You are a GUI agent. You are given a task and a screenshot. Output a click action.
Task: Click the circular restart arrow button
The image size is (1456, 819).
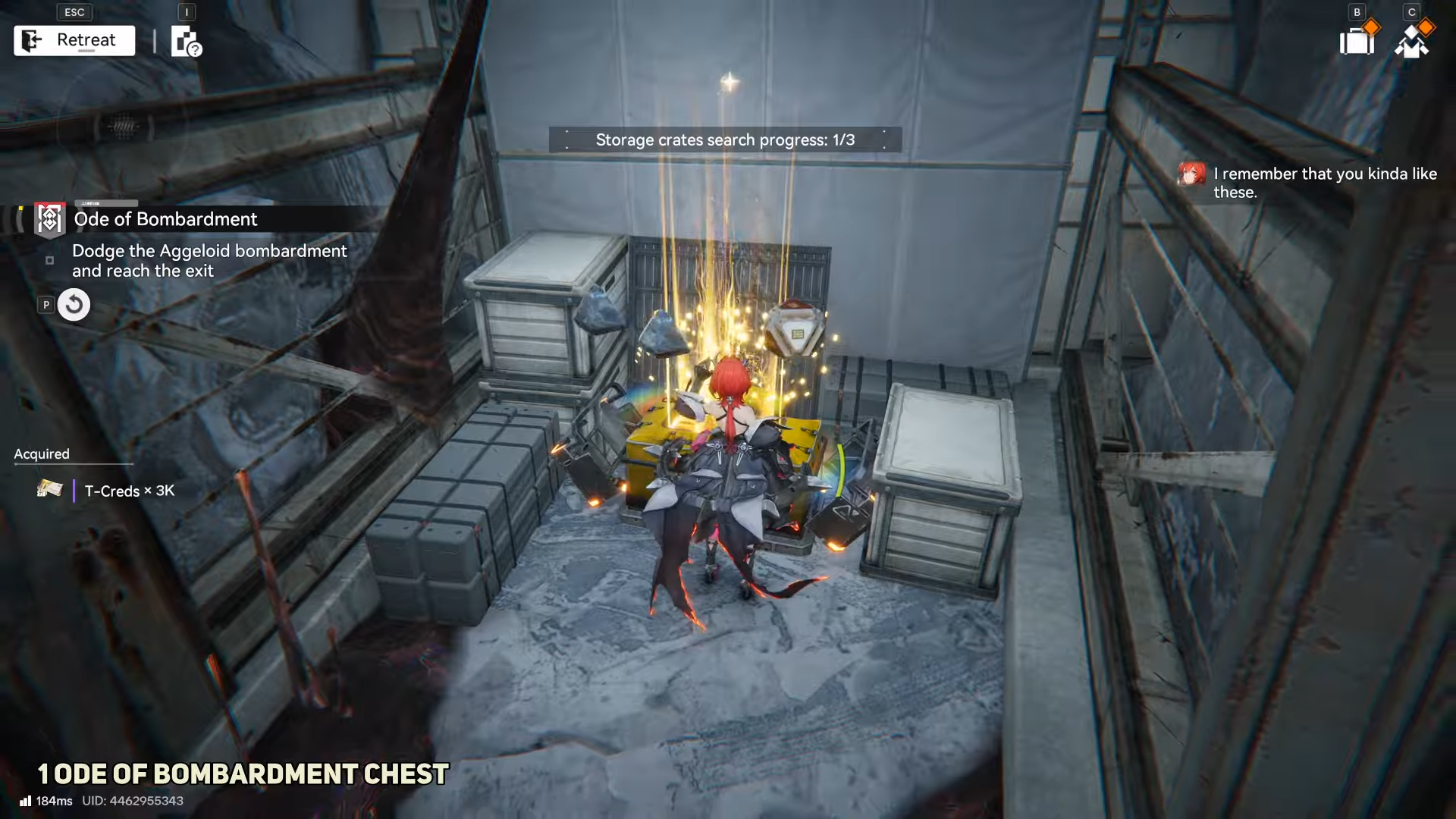74,305
